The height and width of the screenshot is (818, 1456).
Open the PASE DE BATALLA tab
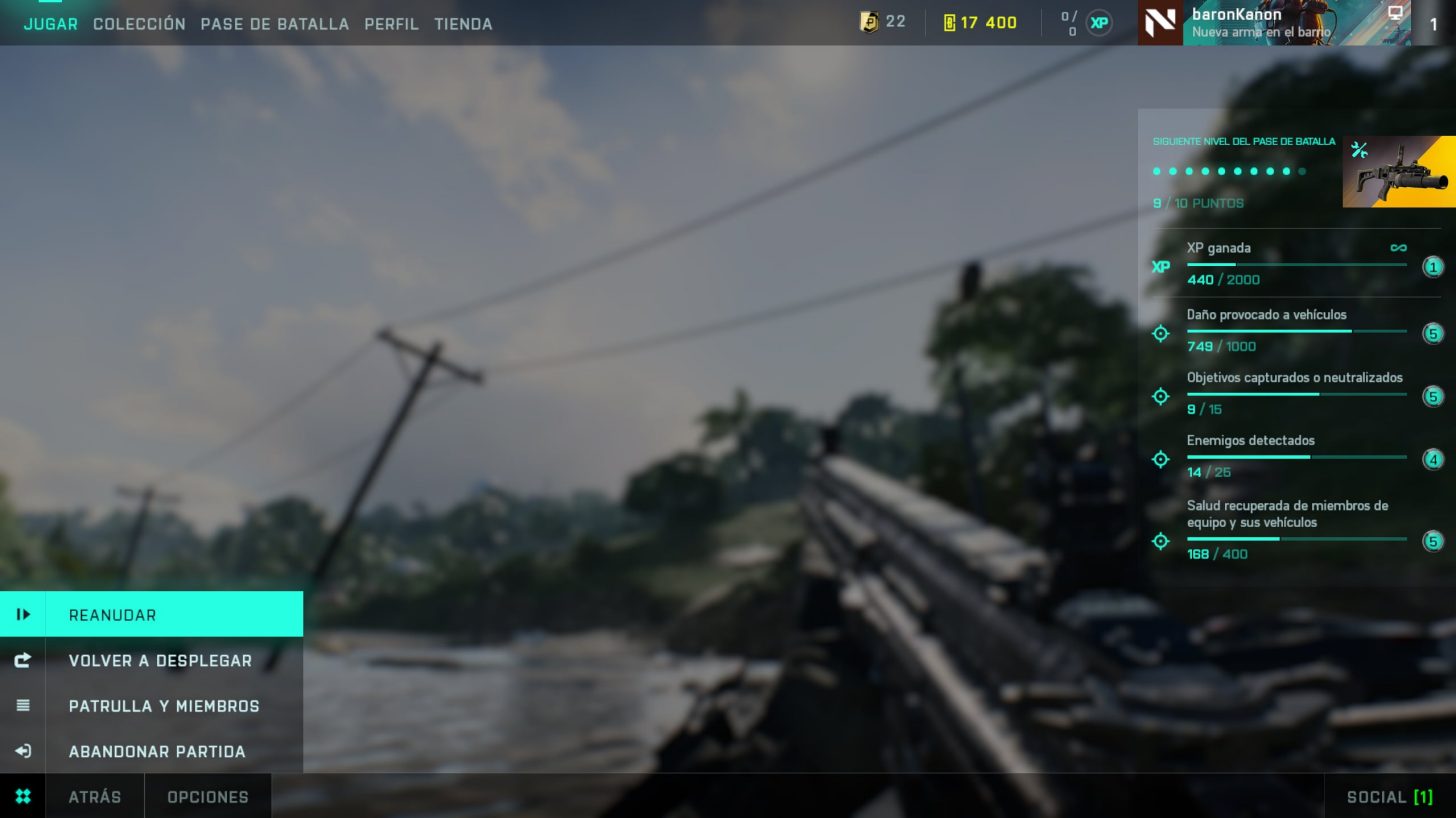pos(274,23)
